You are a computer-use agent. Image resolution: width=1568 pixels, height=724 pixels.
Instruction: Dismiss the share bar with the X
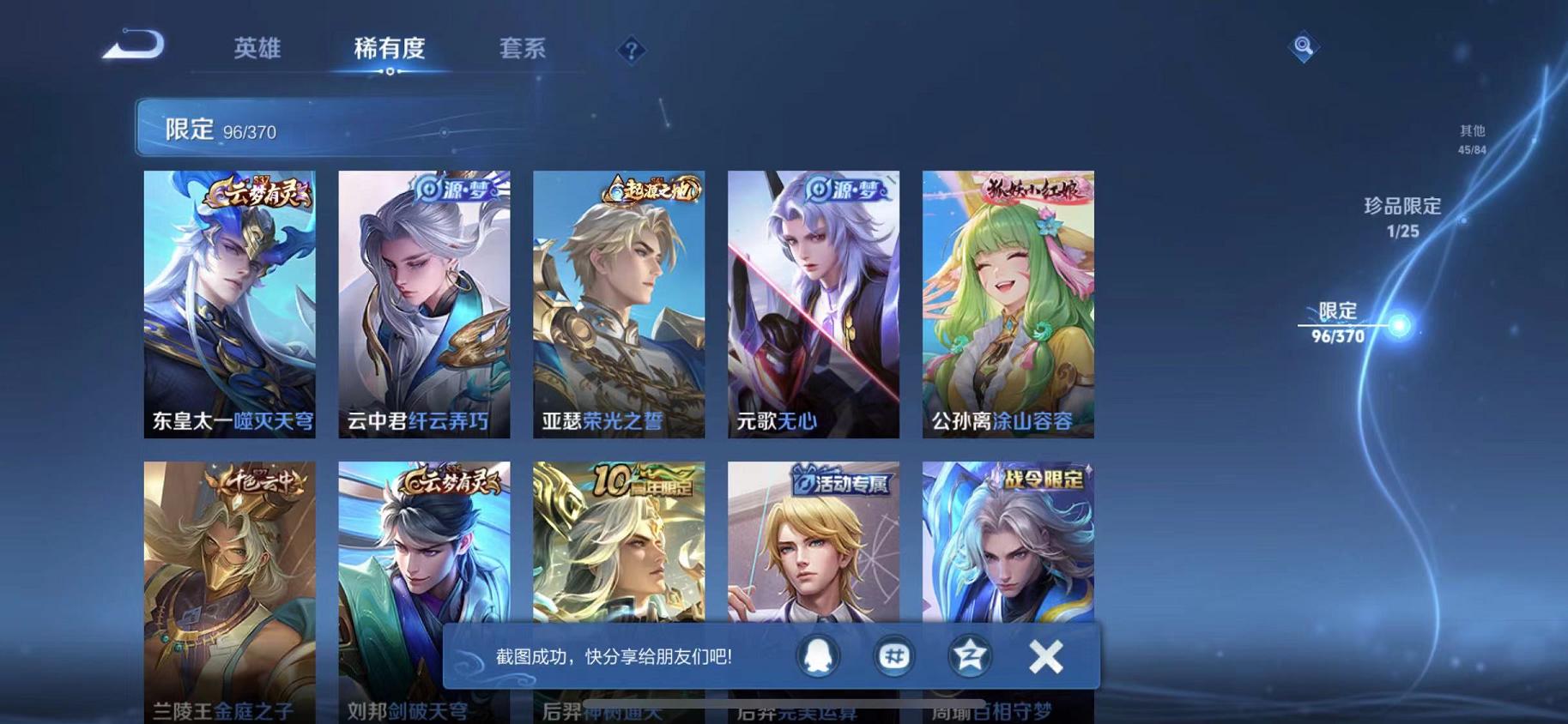pos(1045,655)
